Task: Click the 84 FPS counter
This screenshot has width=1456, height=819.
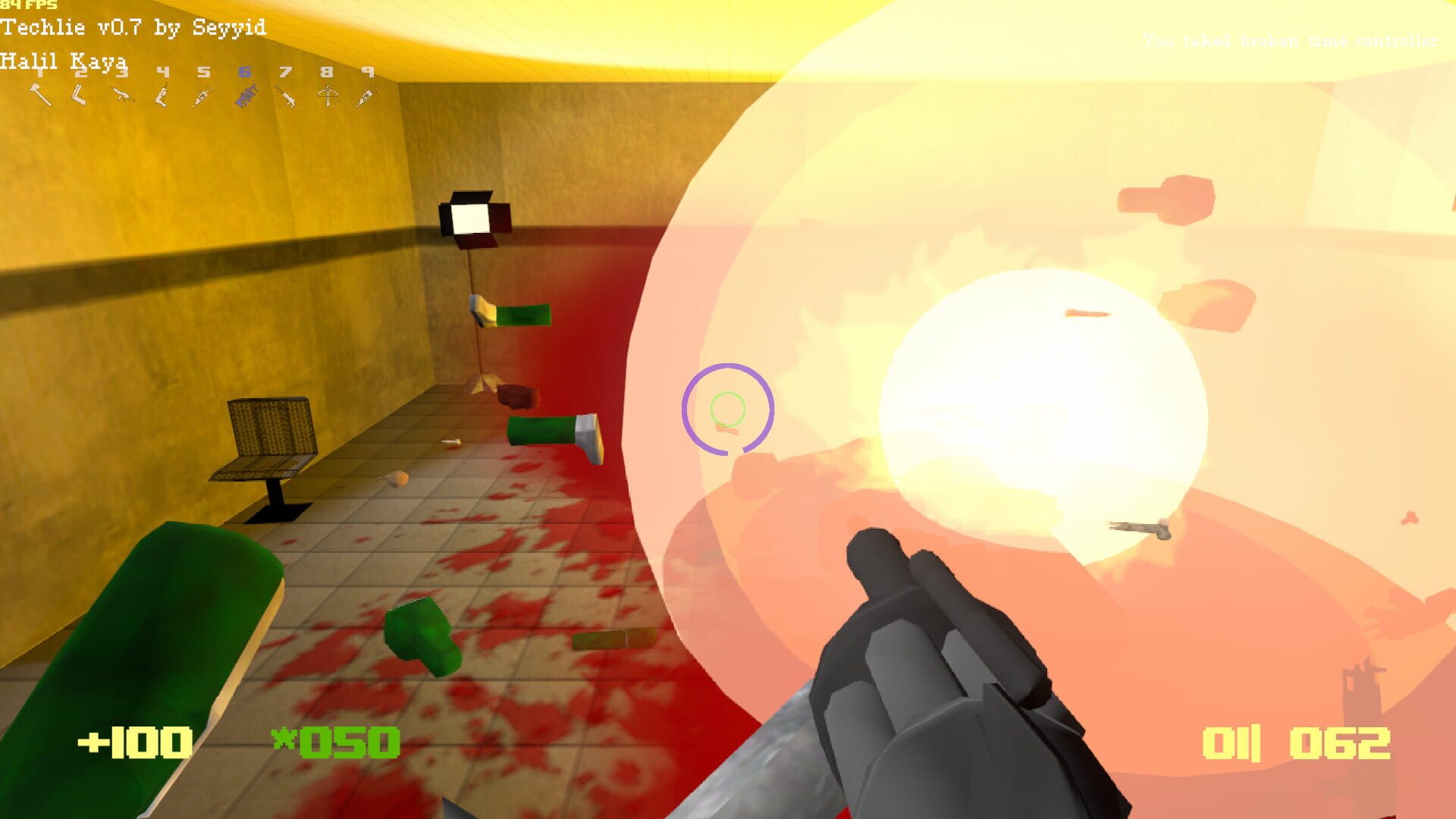Action: tap(29, 6)
